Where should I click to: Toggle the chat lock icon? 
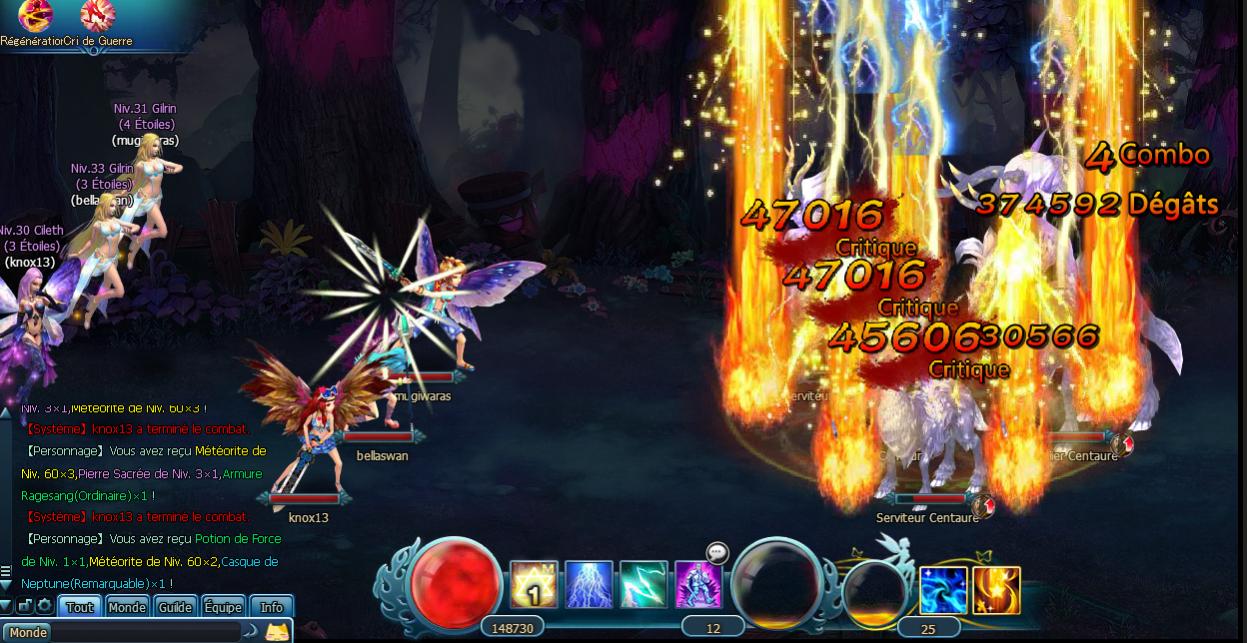point(25,606)
